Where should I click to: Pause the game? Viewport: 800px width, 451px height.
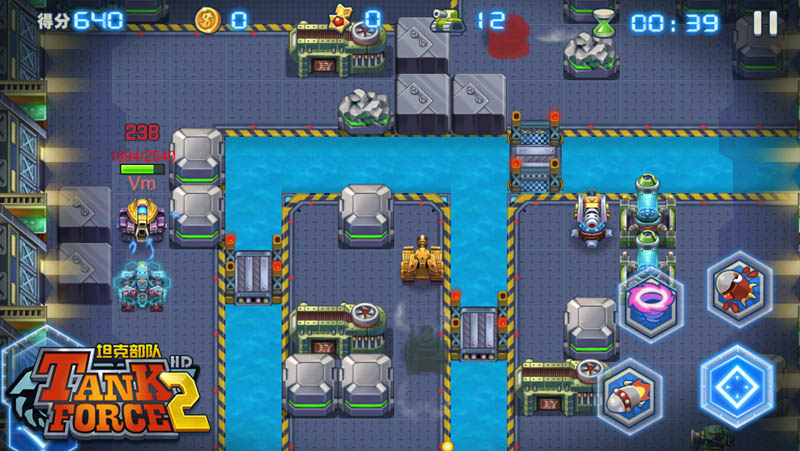(x=765, y=23)
